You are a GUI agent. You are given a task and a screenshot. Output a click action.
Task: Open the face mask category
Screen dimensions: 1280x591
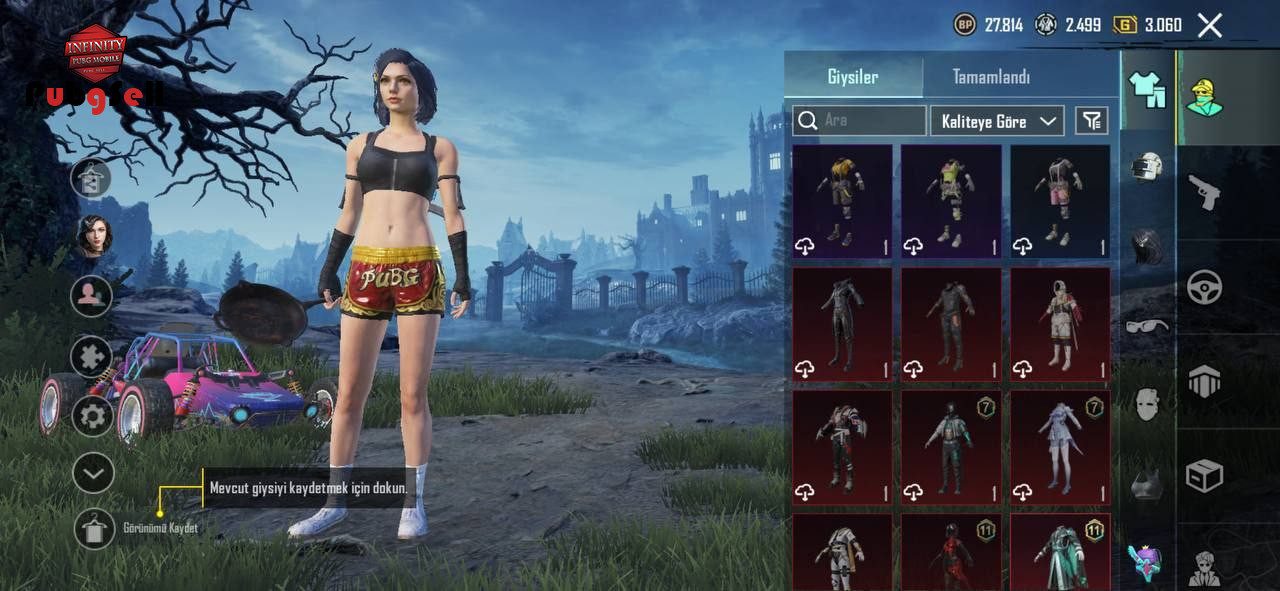point(1147,405)
